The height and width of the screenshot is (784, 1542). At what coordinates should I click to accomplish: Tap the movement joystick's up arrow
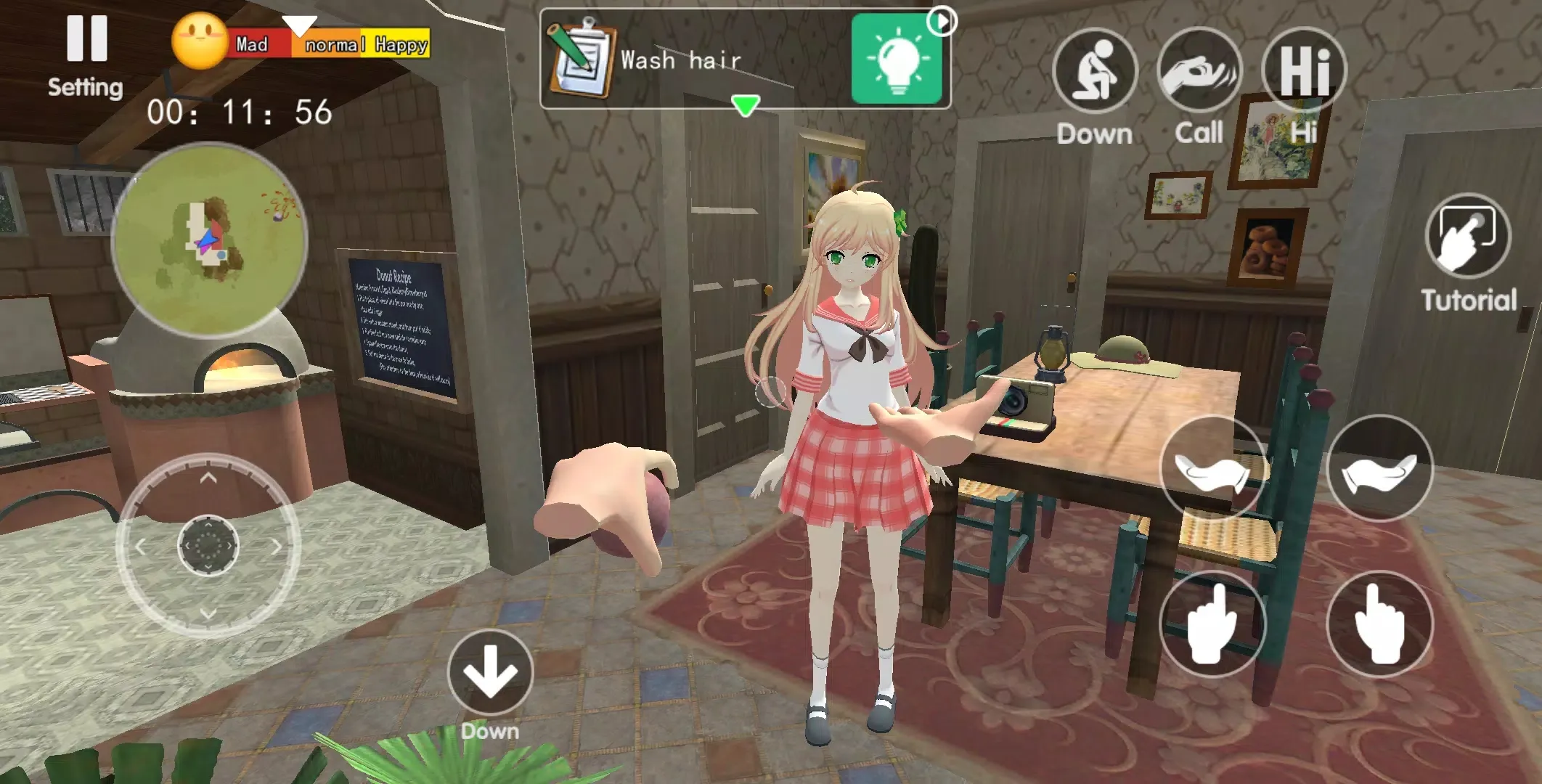click(208, 478)
